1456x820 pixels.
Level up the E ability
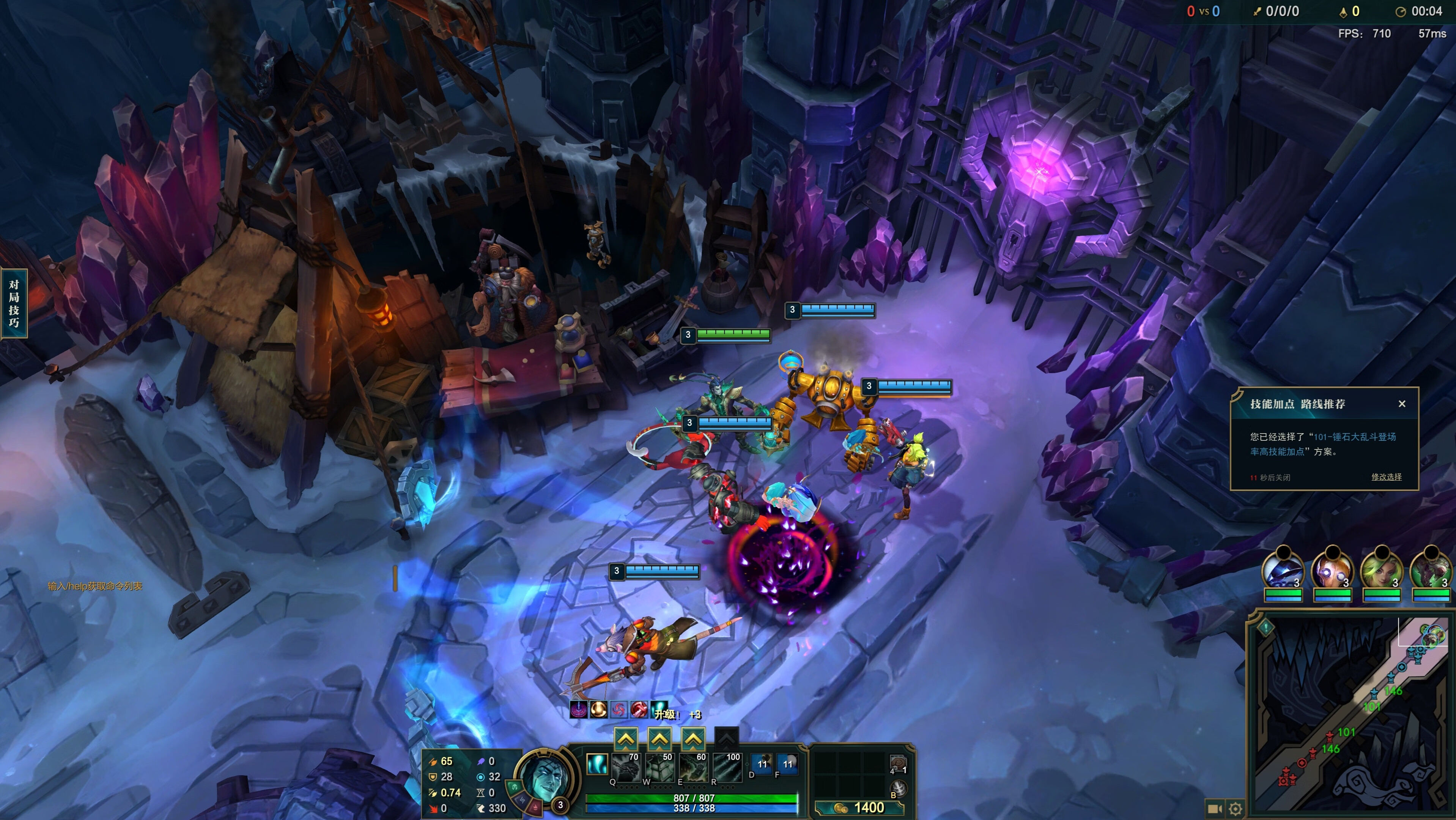click(694, 738)
